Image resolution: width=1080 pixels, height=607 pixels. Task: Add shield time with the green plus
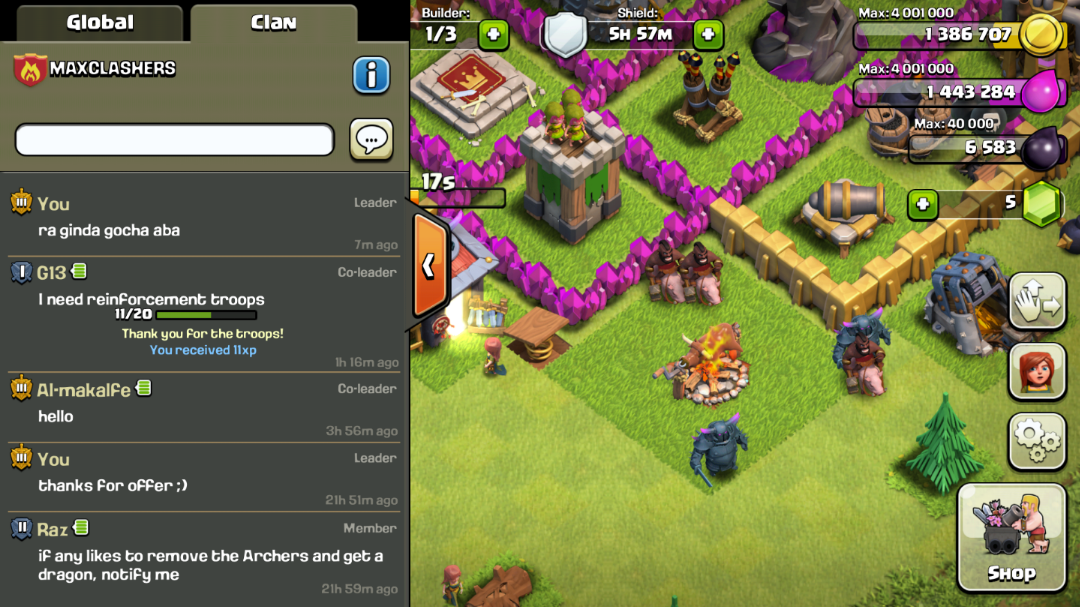(707, 35)
